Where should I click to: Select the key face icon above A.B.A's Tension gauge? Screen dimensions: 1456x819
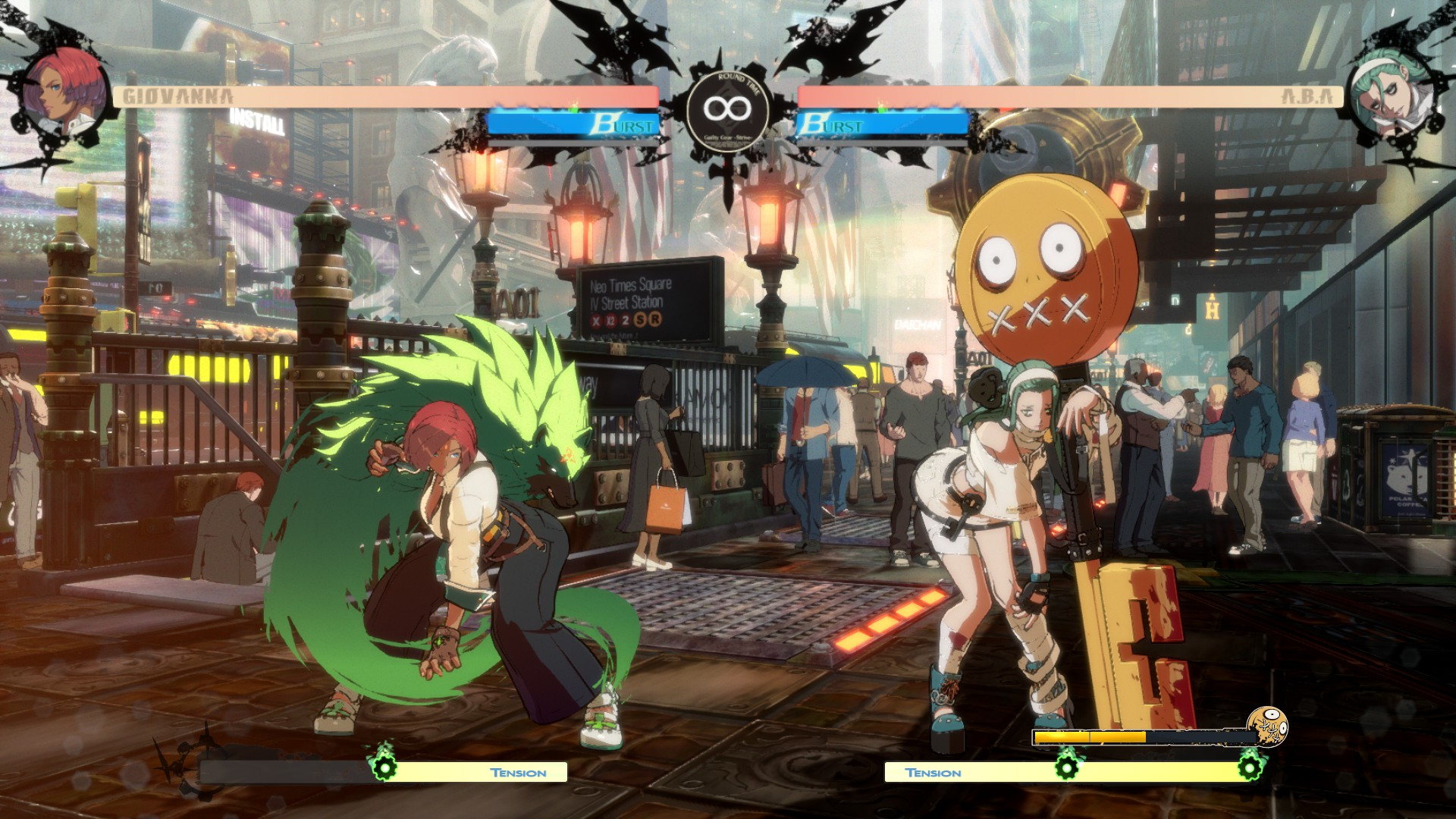(1267, 728)
